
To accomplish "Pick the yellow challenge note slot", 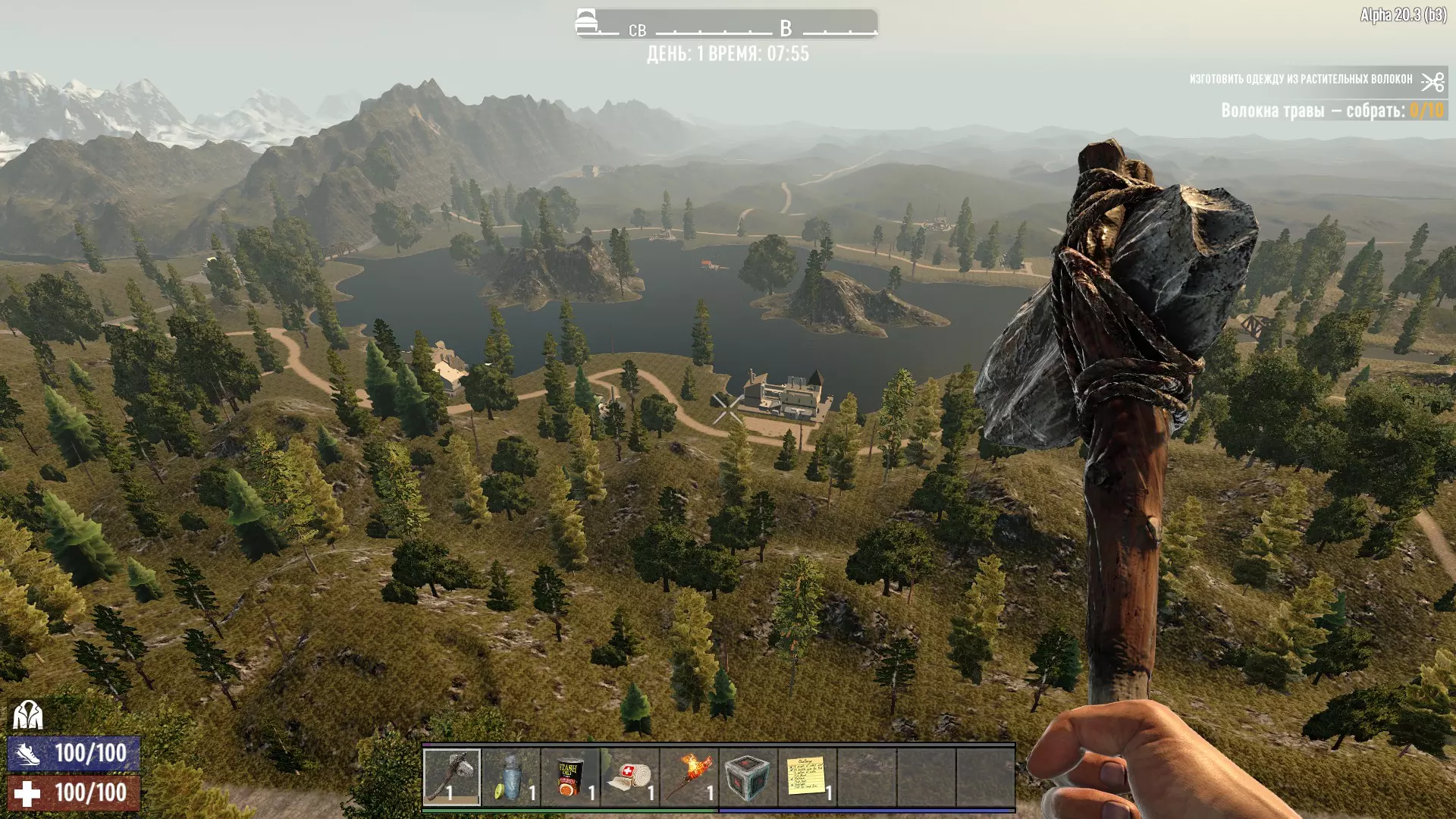I will coord(807,777).
